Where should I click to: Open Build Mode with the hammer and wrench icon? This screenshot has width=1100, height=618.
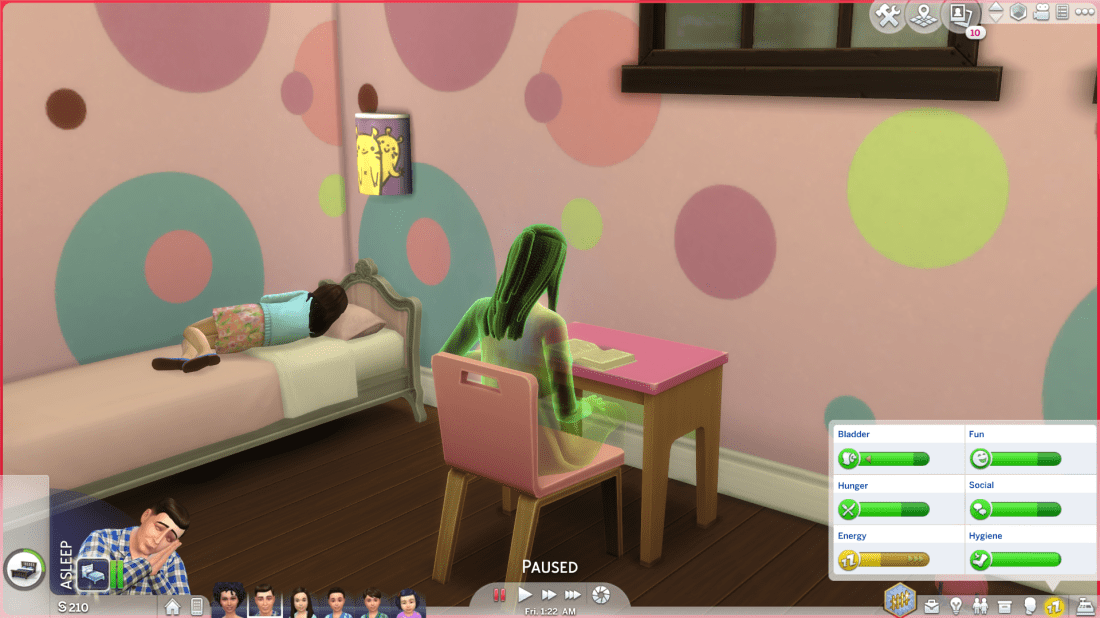click(x=888, y=15)
